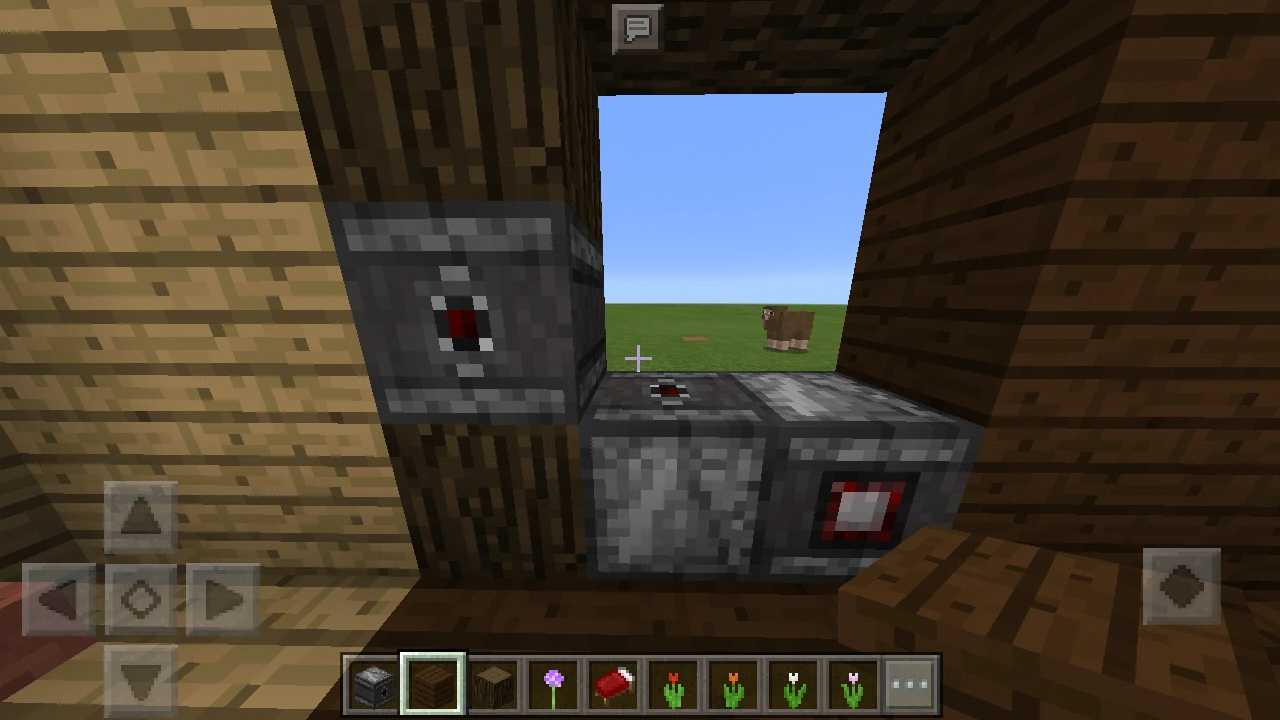The height and width of the screenshot is (720, 1280).
Task: Select the dark oak log slot
Action: (x=496, y=685)
